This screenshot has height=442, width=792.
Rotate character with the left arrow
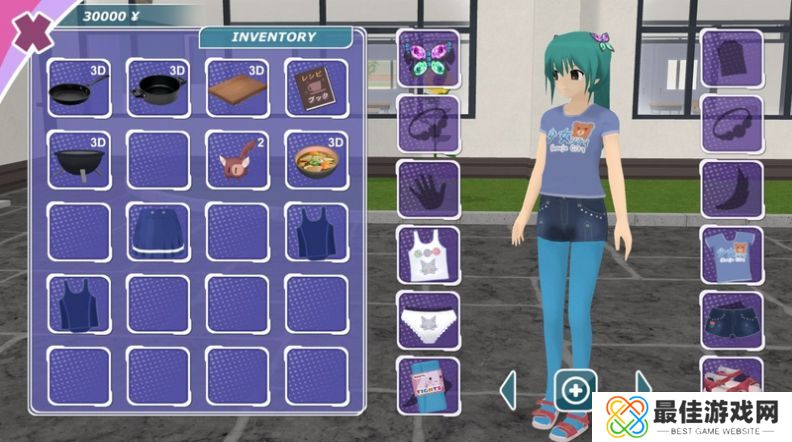508,389
